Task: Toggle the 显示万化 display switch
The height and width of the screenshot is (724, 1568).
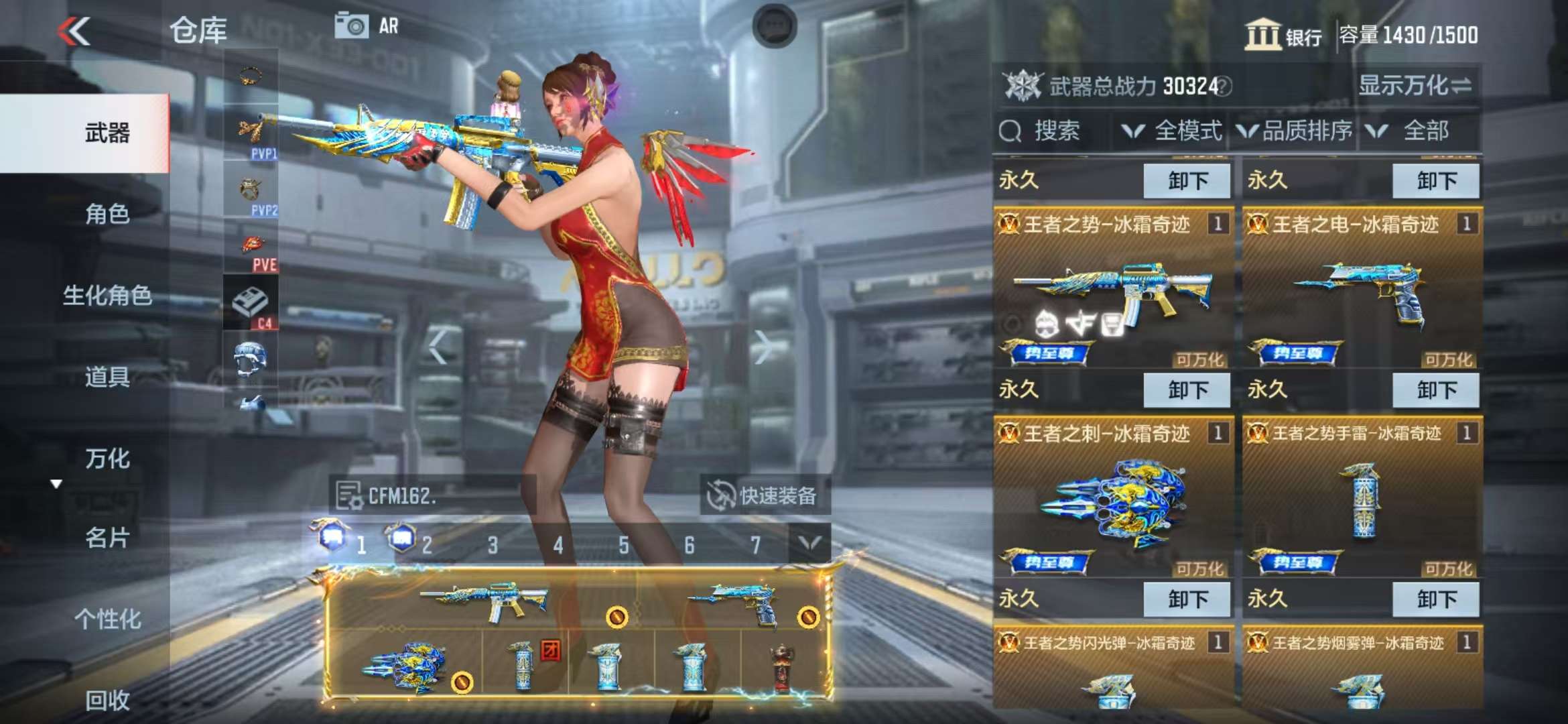Action: click(1415, 86)
